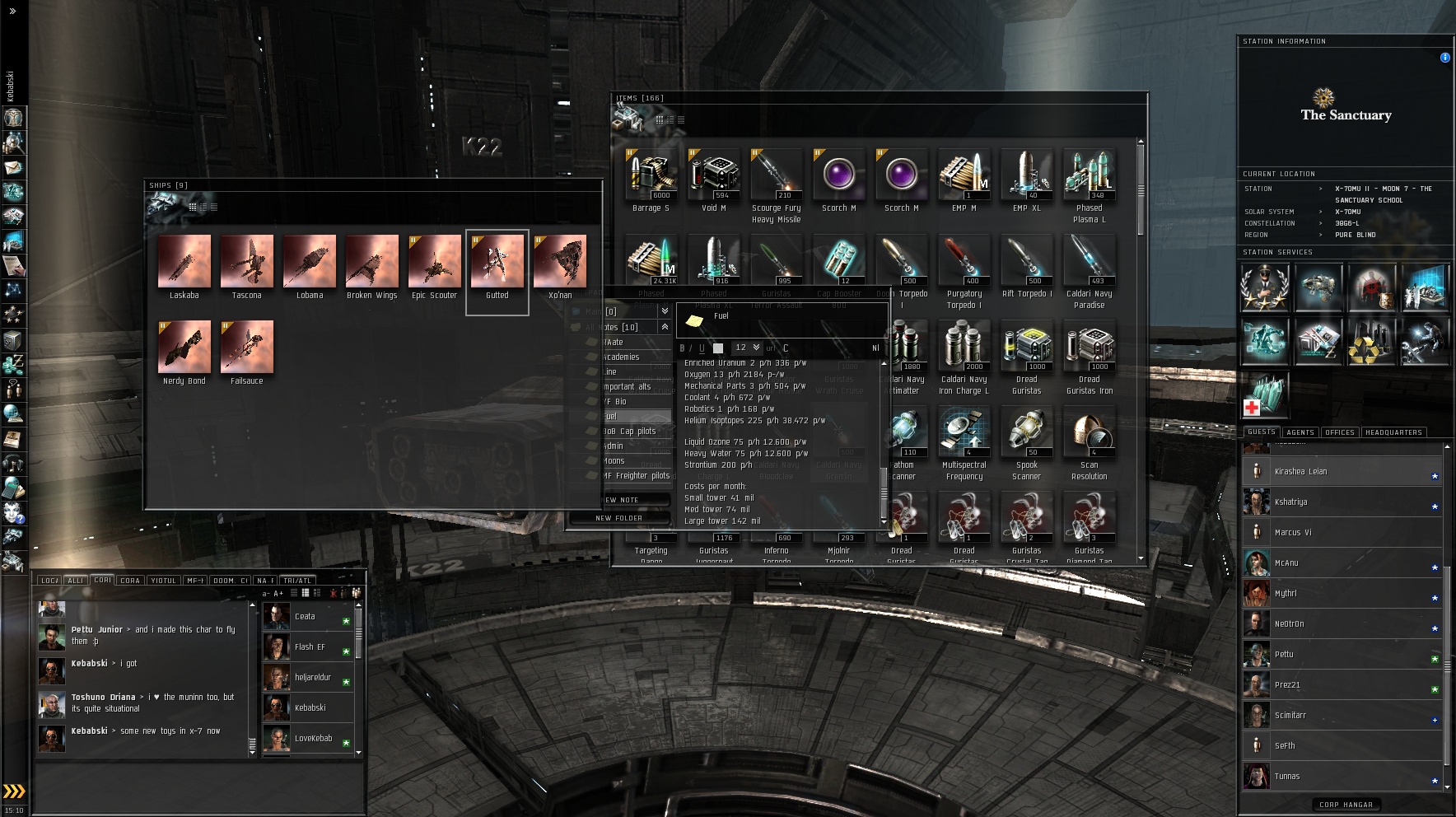
Task: Open the Offices tab
Action: [x=1340, y=432]
